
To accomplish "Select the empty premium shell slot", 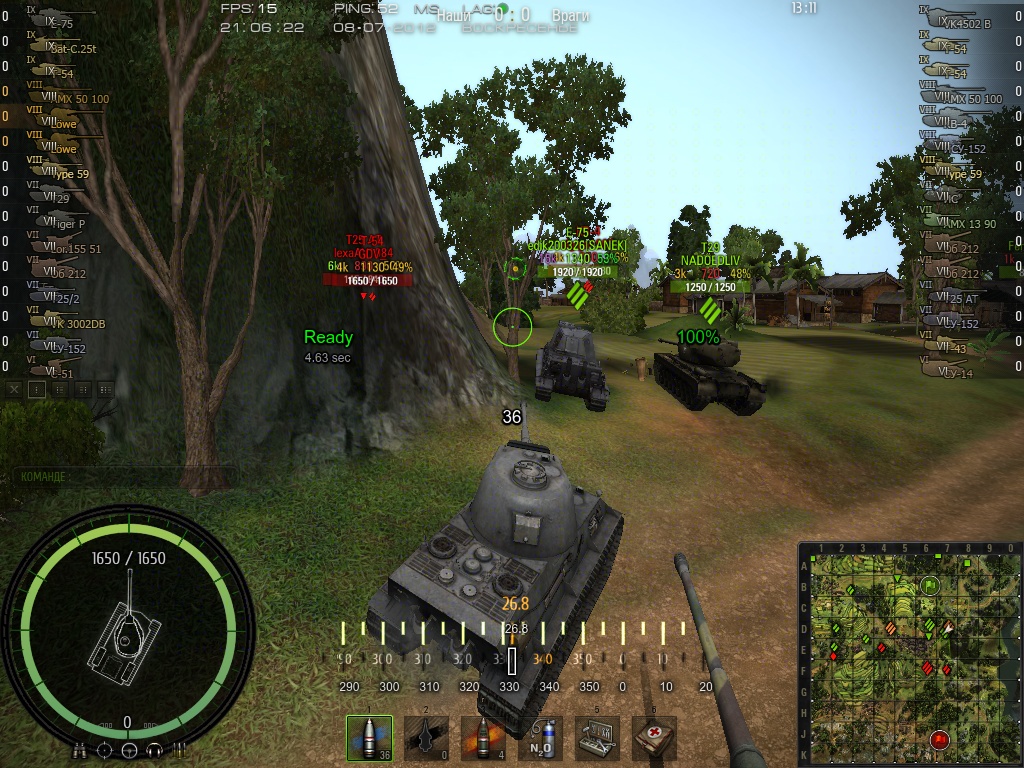I will coord(426,738).
